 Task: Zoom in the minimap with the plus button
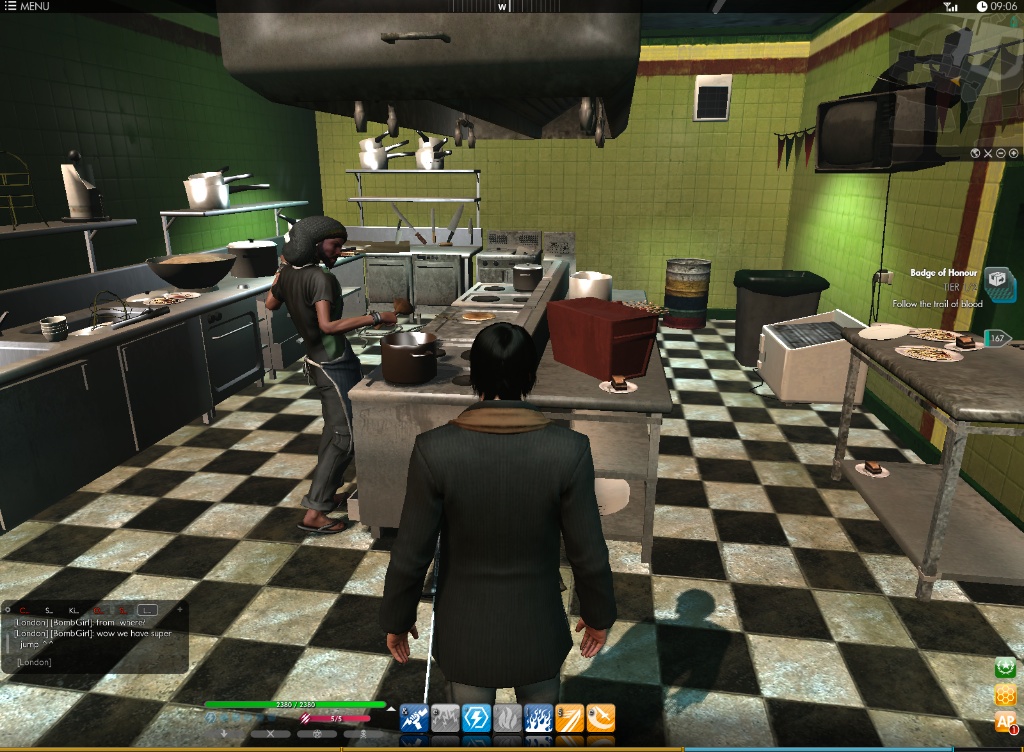point(1014,153)
